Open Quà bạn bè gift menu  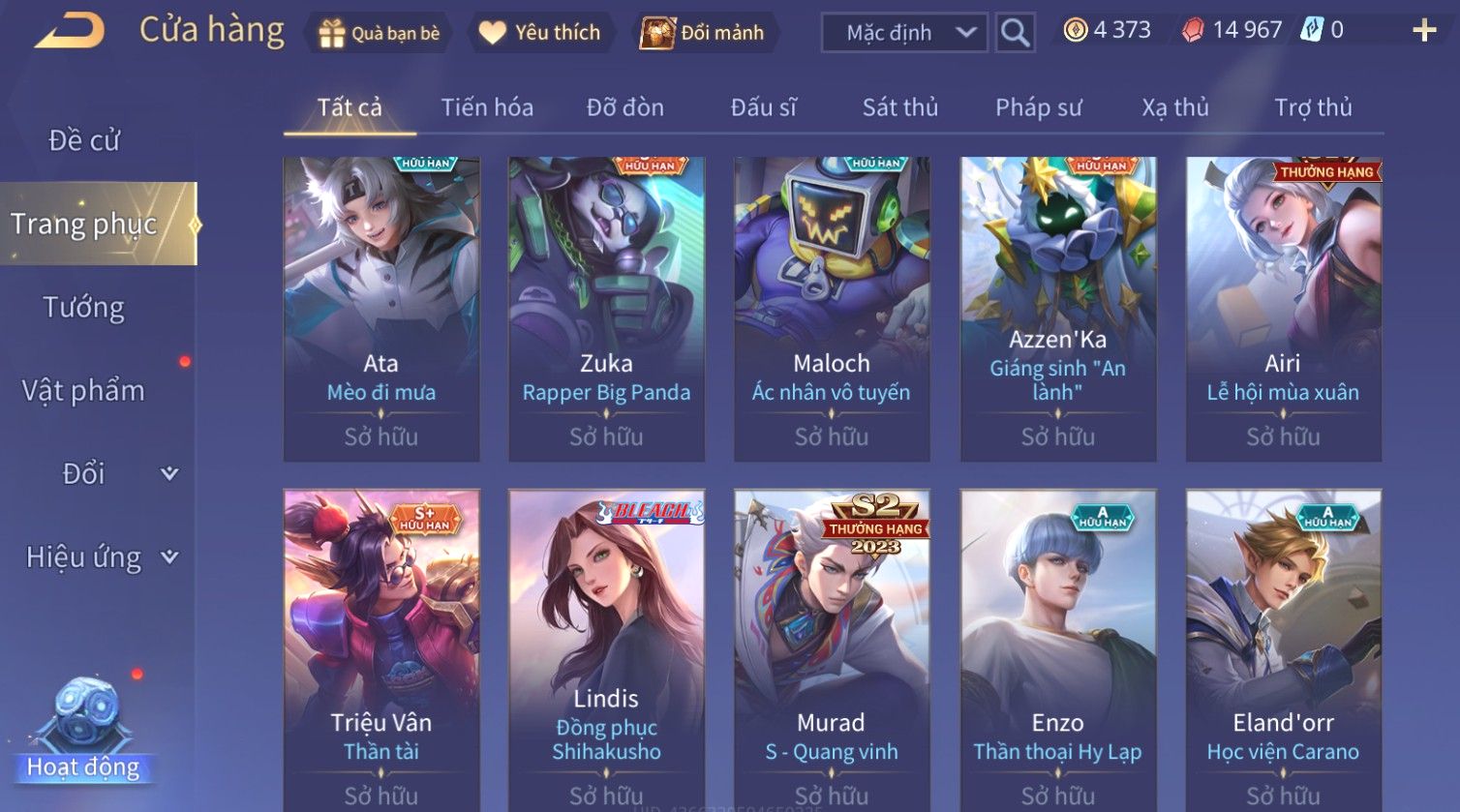380,33
